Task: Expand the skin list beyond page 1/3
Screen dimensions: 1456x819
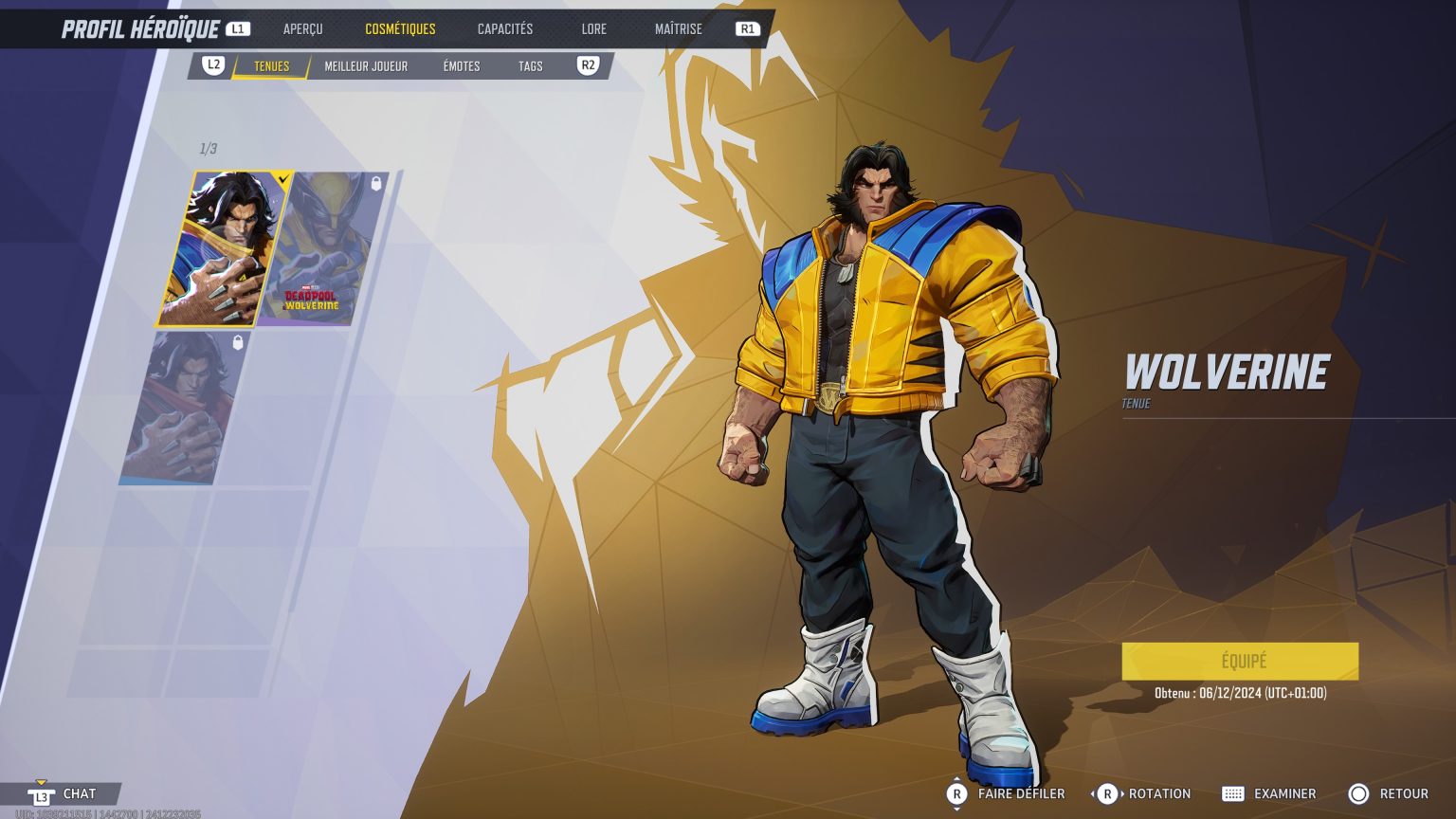Action: coord(209,148)
